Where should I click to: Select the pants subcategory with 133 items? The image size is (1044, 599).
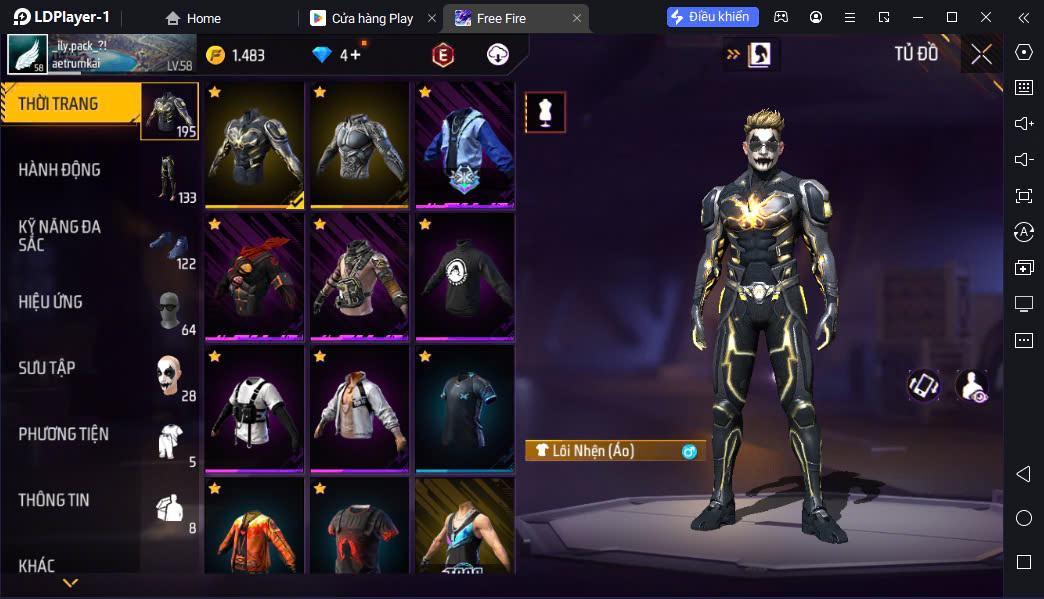[x=169, y=177]
